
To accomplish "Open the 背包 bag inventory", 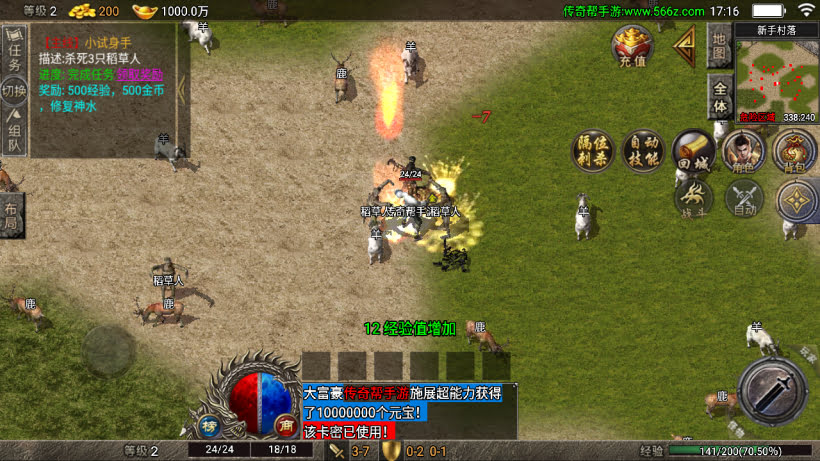I will [x=794, y=150].
